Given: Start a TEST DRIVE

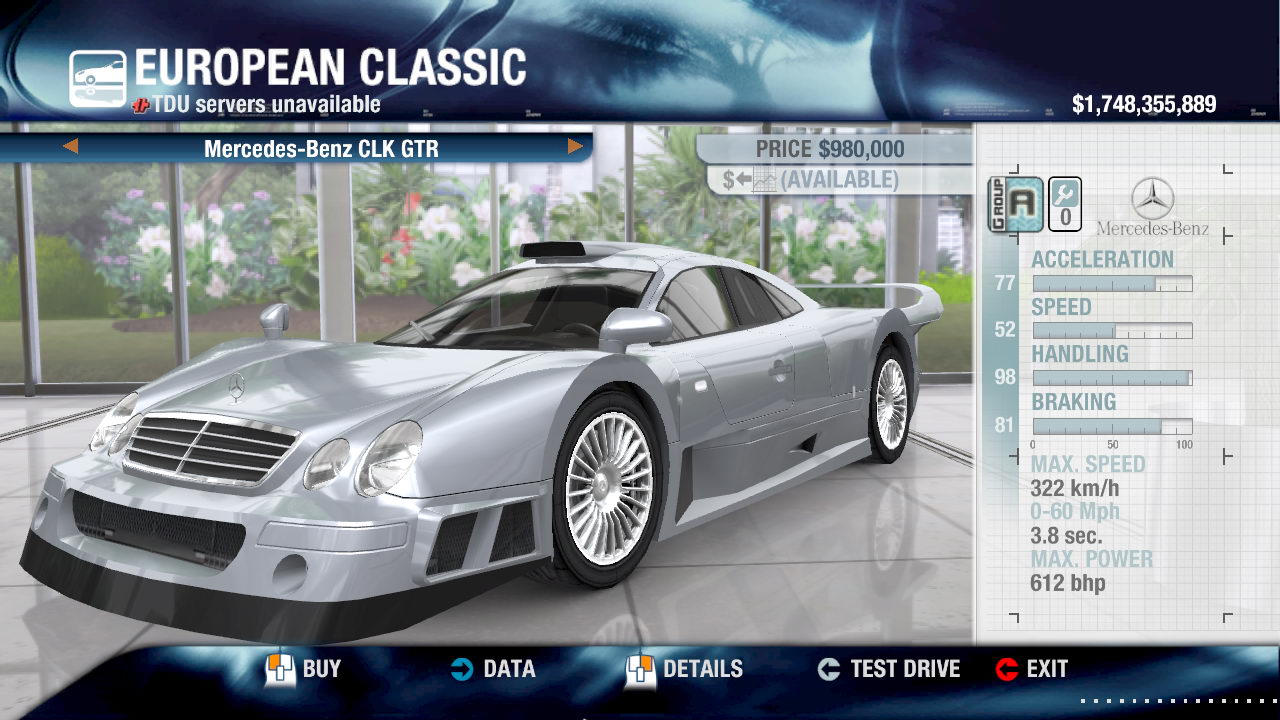Looking at the screenshot, I should 888,669.
